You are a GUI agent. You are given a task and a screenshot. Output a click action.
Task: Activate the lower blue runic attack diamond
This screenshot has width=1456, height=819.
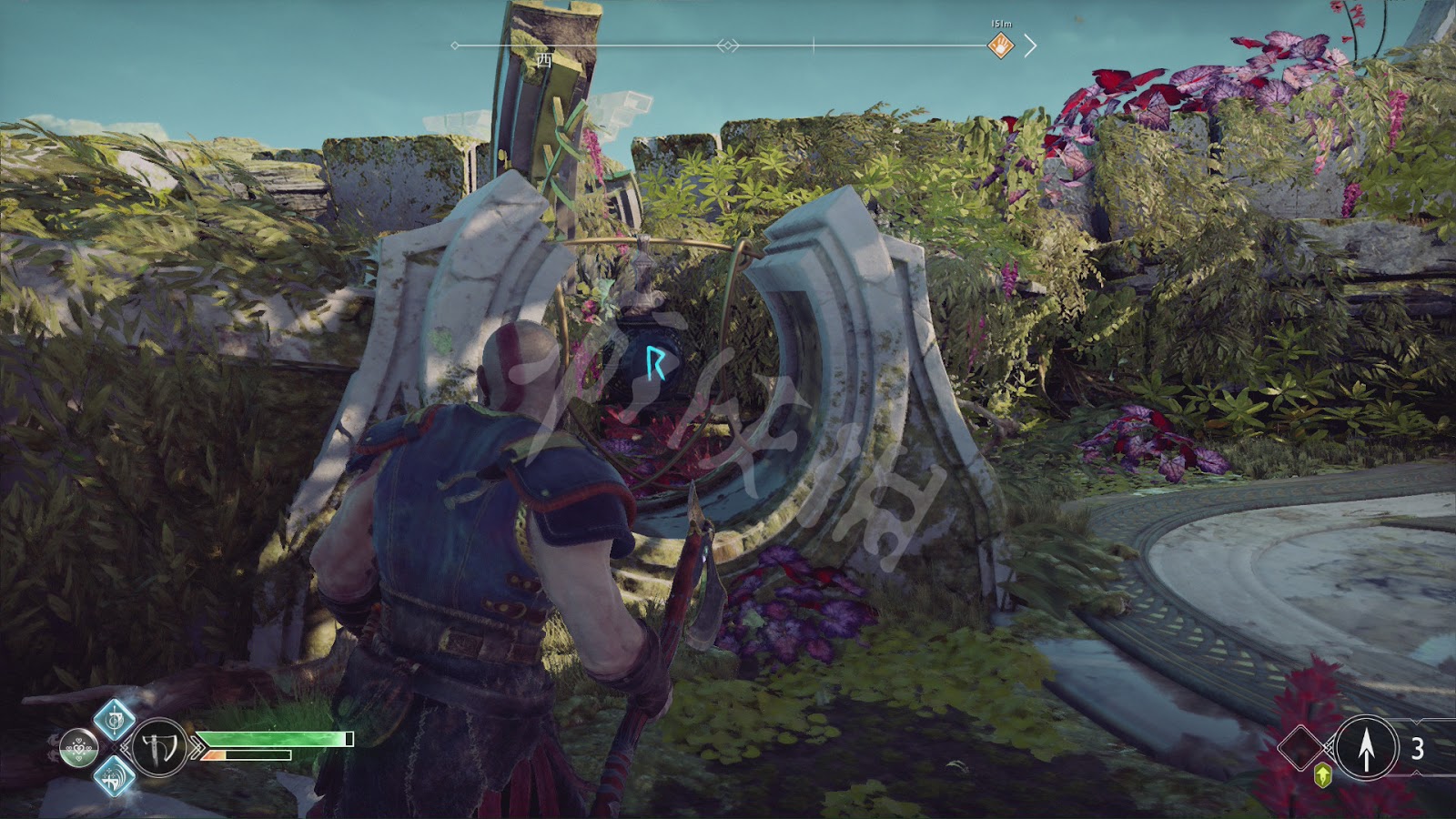click(115, 776)
